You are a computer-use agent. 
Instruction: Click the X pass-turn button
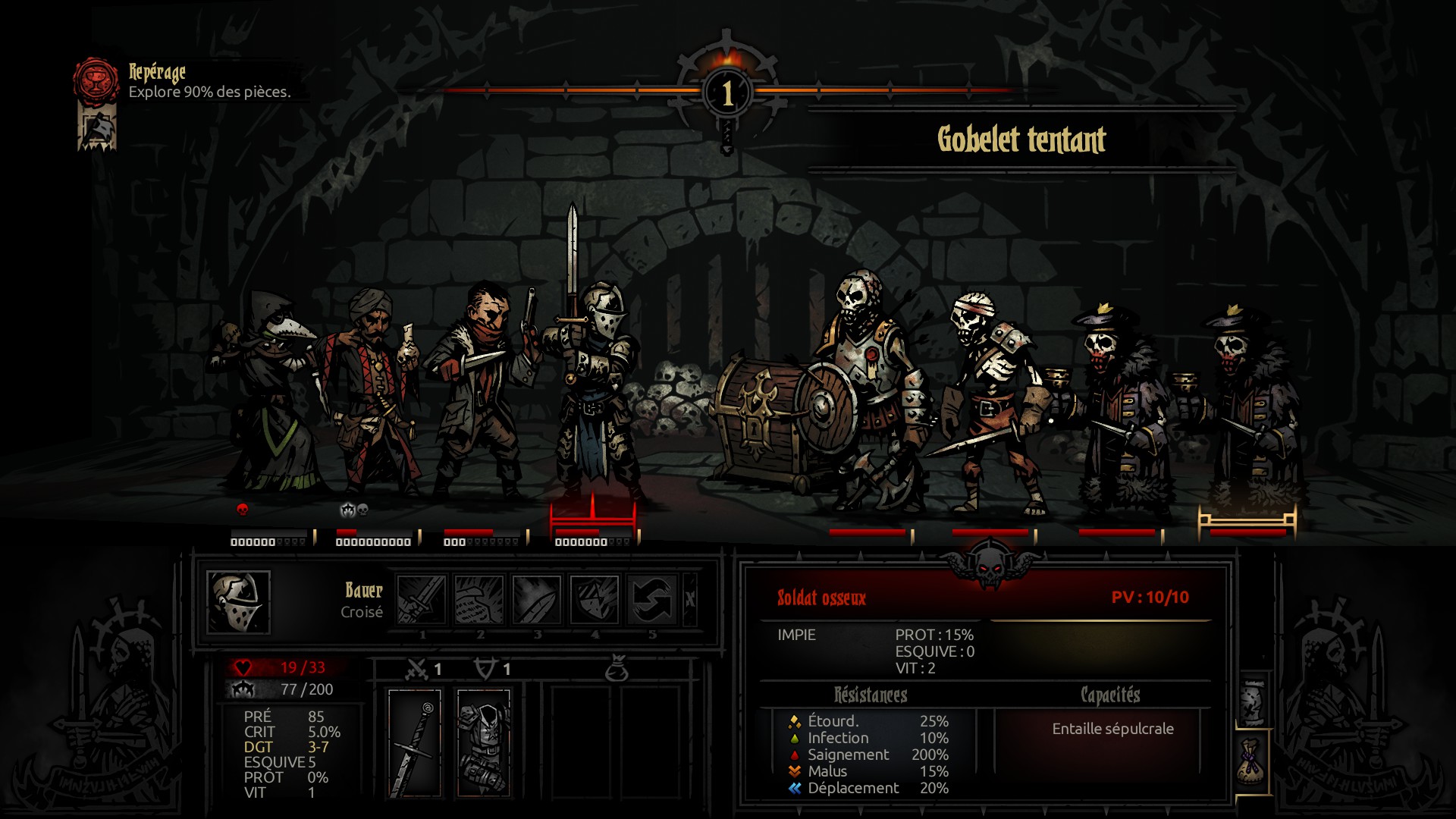click(x=689, y=599)
